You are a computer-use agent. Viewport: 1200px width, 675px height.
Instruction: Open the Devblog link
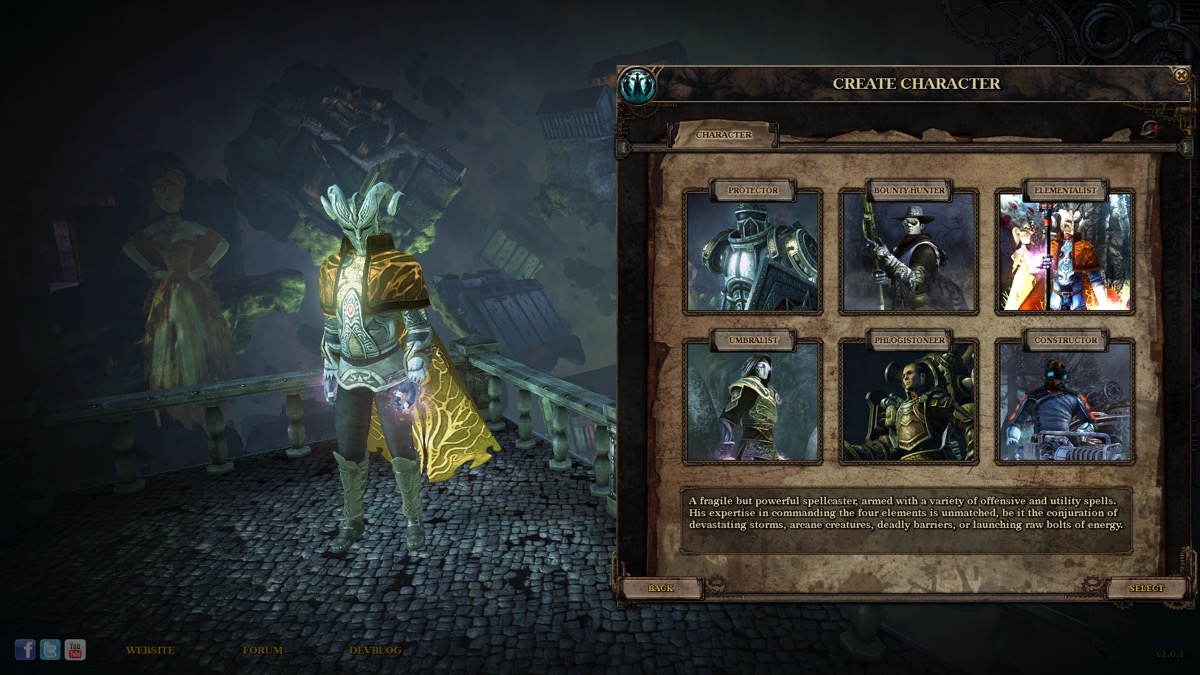375,650
